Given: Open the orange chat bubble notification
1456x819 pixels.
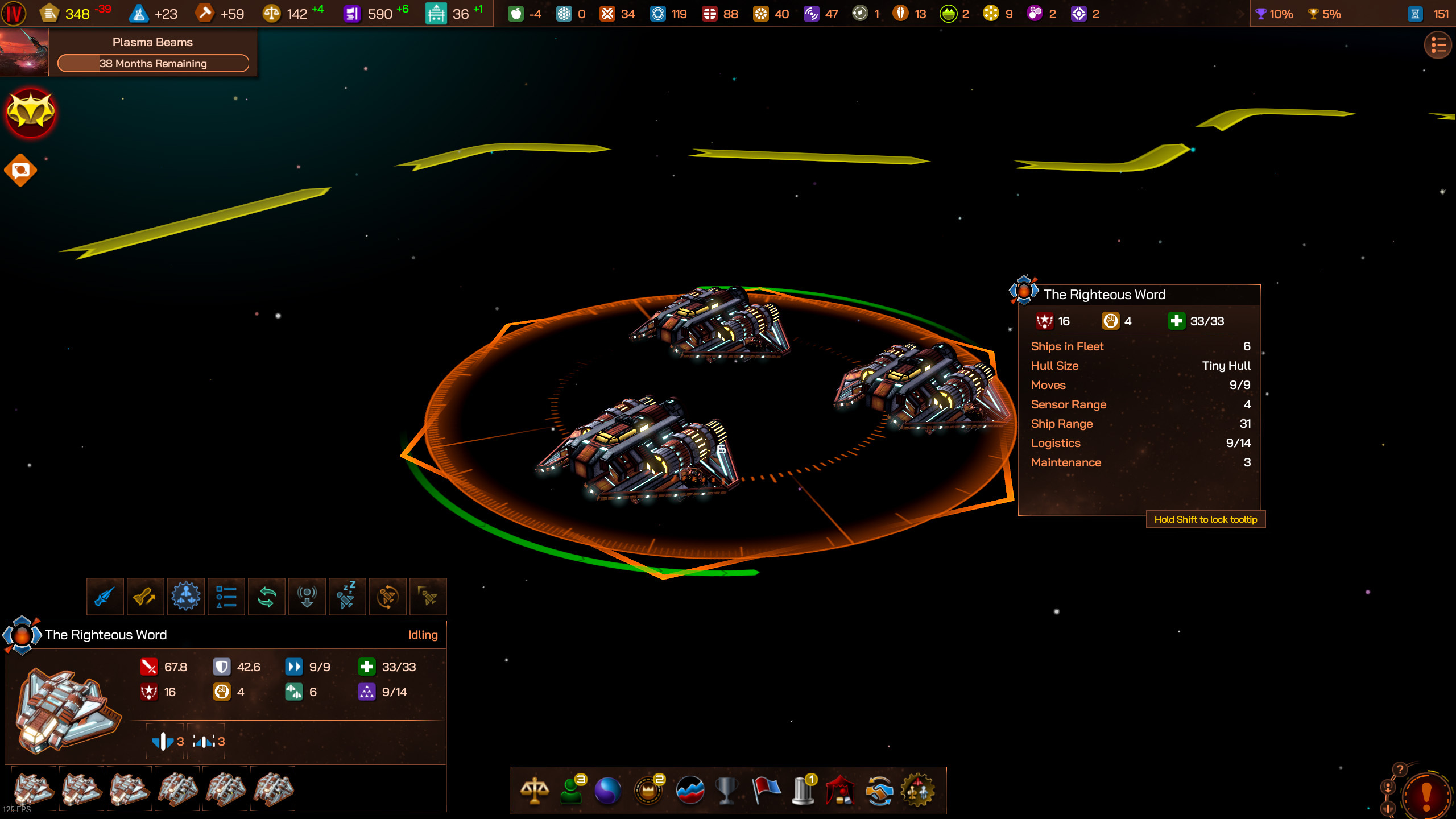Looking at the screenshot, I should [x=21, y=170].
